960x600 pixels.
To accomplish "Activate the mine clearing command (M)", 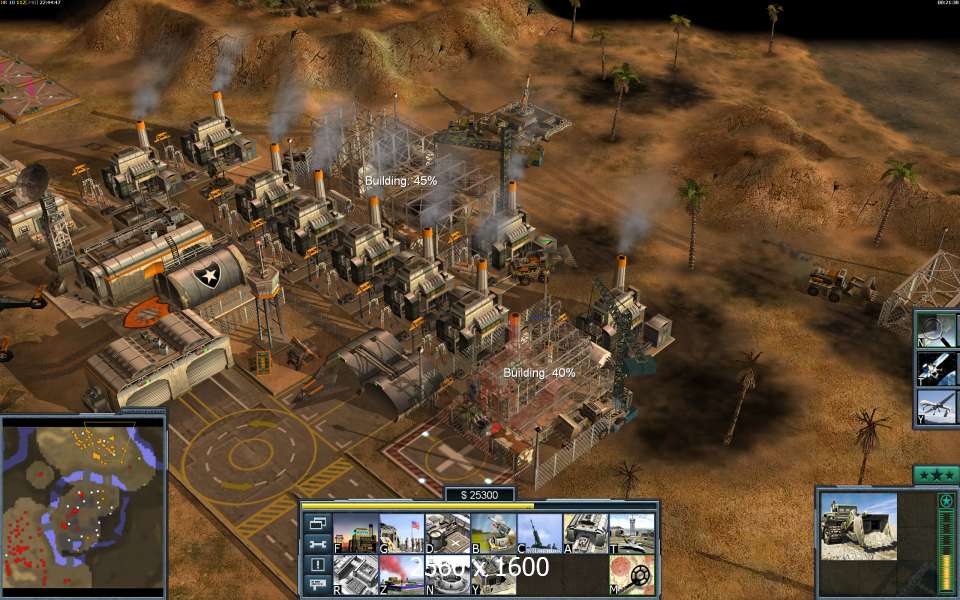I will [x=631, y=575].
